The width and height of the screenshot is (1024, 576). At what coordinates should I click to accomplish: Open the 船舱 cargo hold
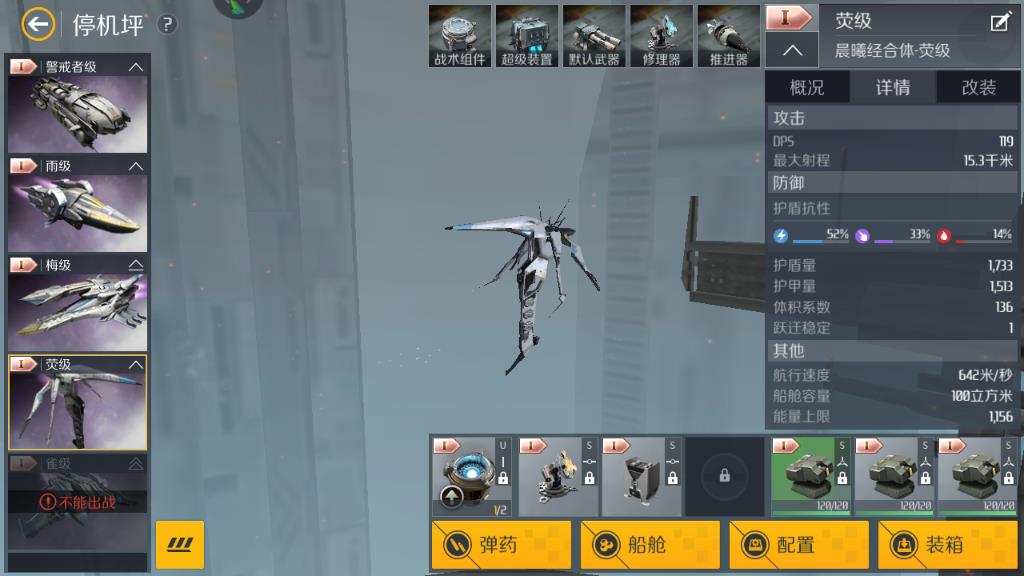point(650,545)
